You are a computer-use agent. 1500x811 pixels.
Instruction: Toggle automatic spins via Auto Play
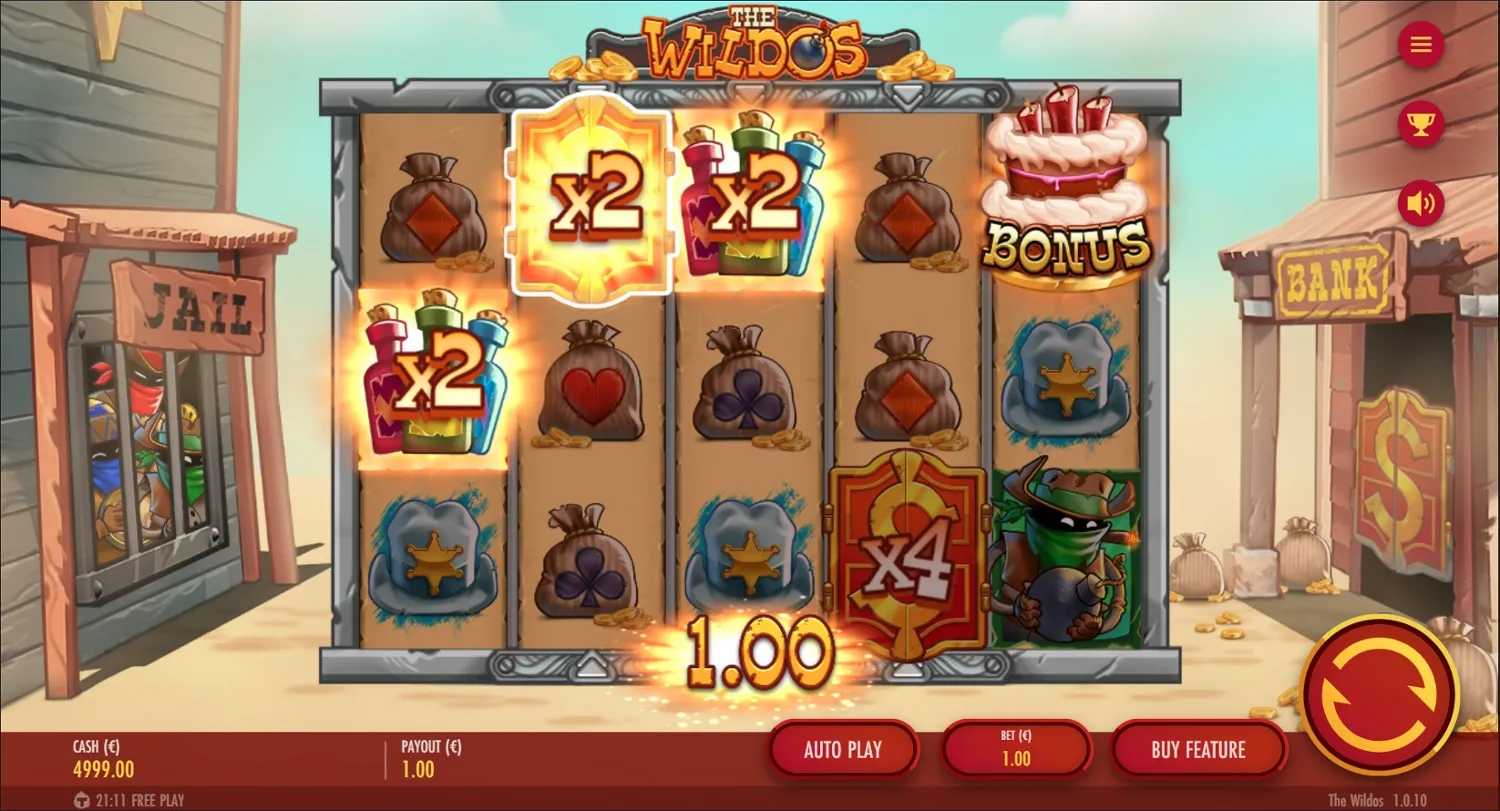tap(843, 749)
